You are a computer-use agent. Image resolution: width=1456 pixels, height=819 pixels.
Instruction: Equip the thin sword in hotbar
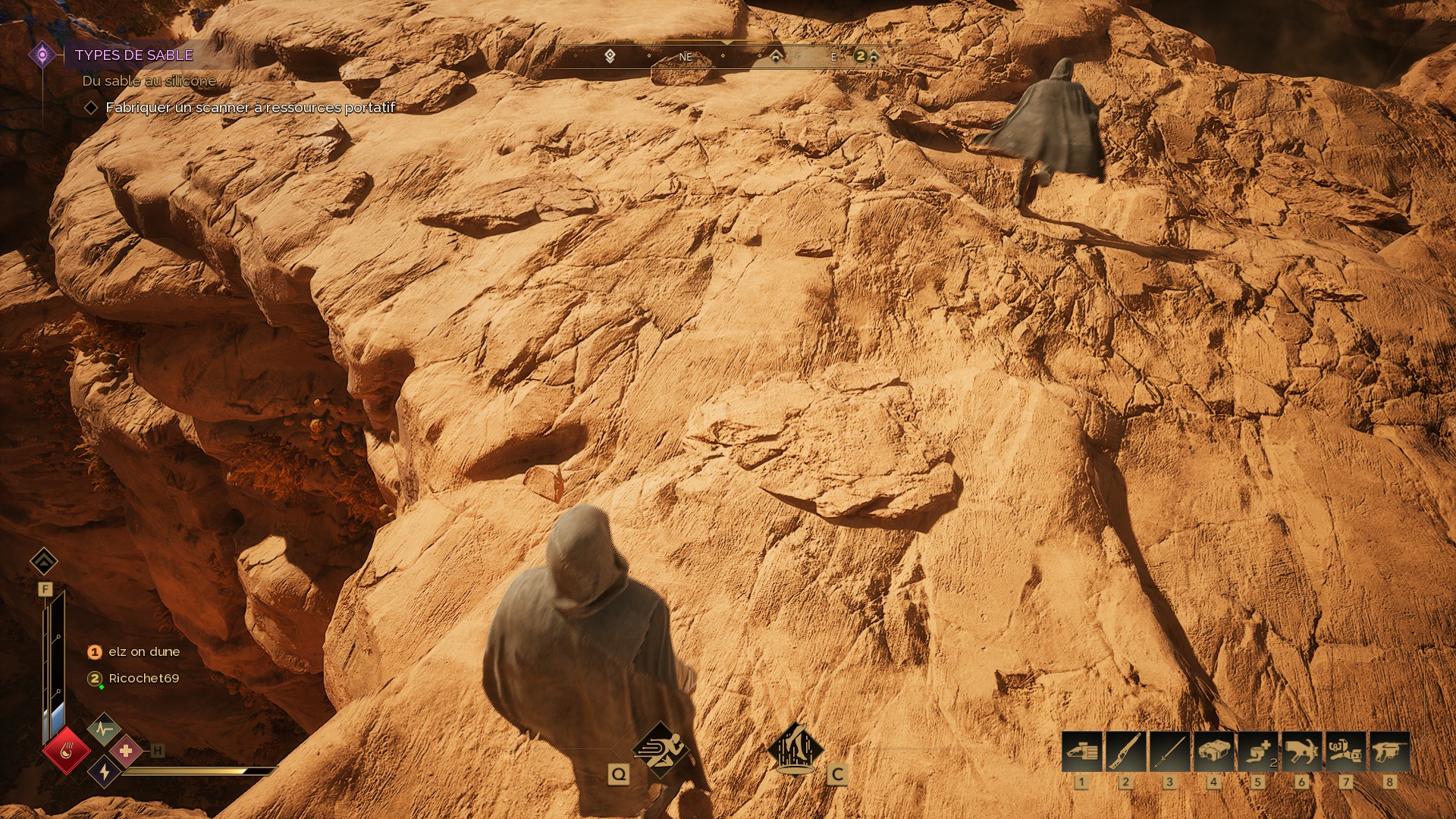pos(1169,752)
